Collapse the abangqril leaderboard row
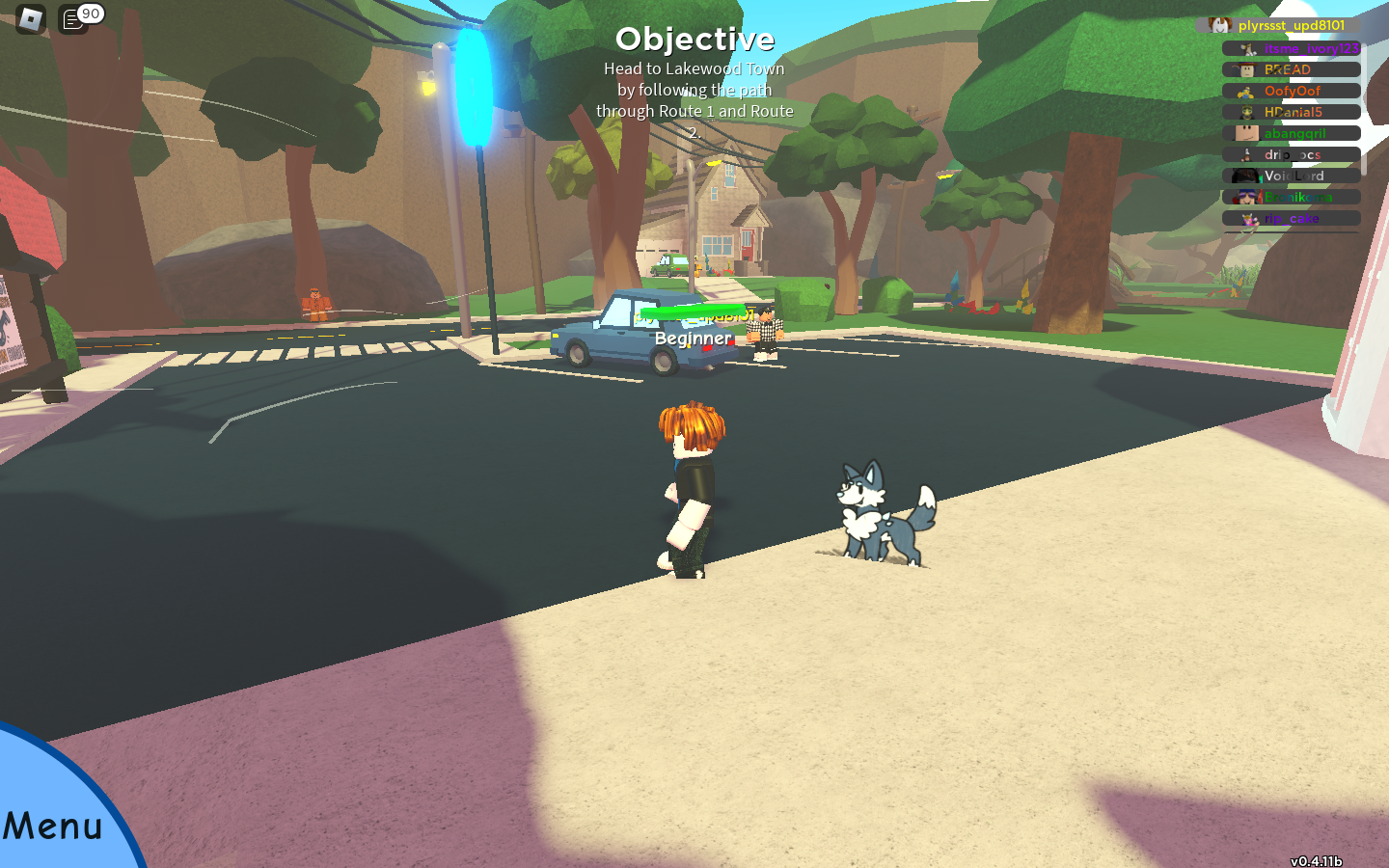The height and width of the screenshot is (868, 1389). pos(1293,133)
